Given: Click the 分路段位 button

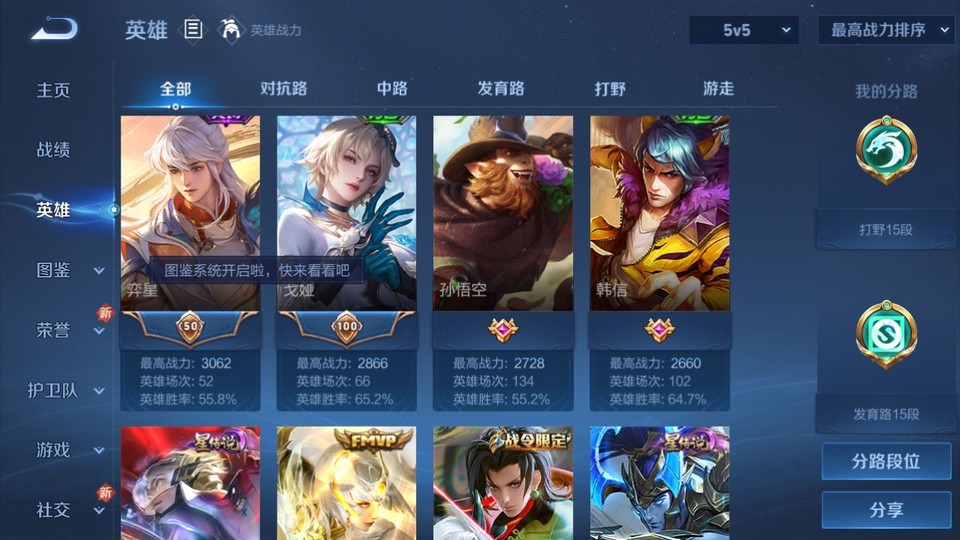Looking at the screenshot, I should [886, 462].
